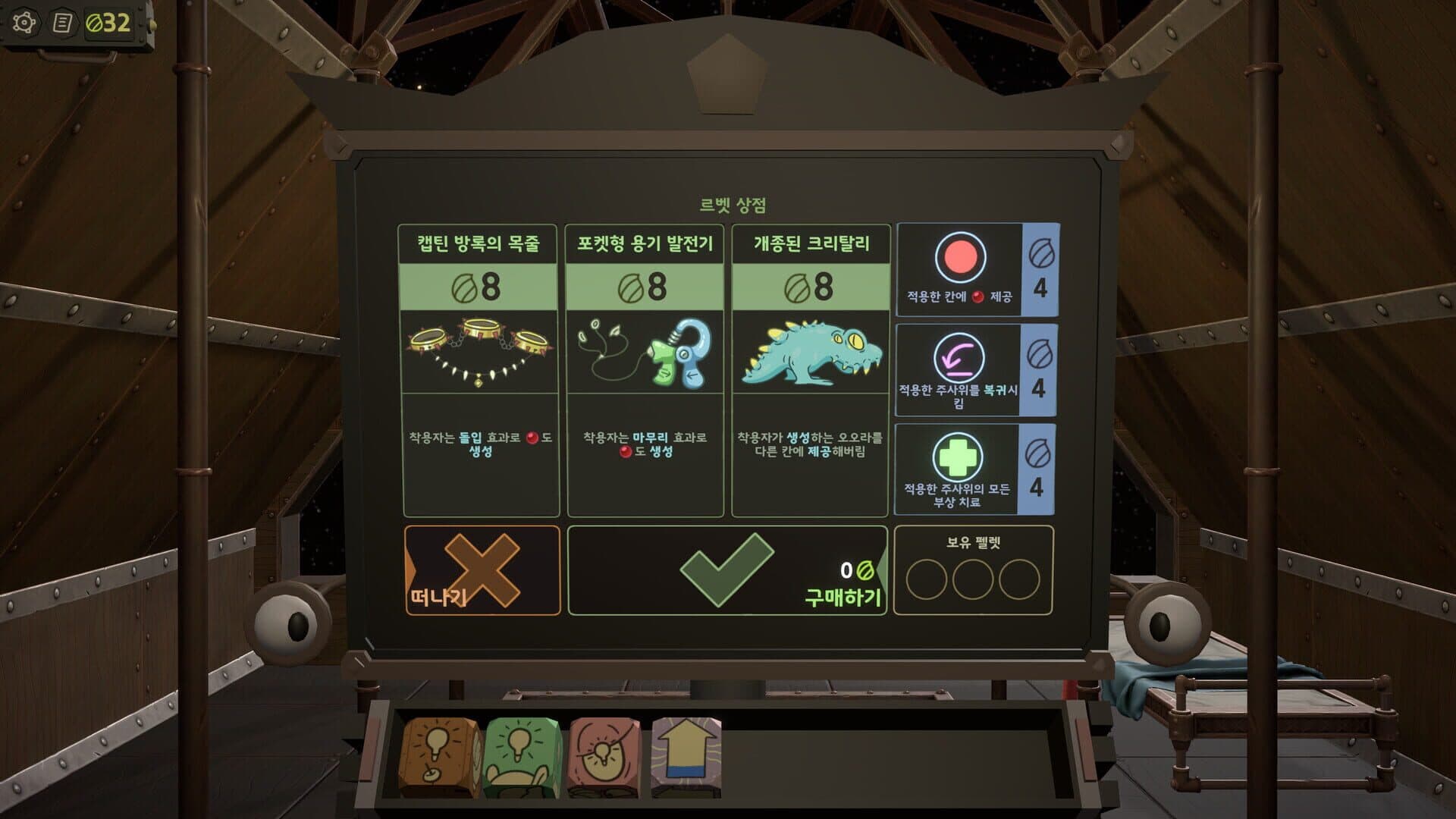Pick the 개종된 크리탈리 creature card
1456x819 pixels.
pos(811,370)
